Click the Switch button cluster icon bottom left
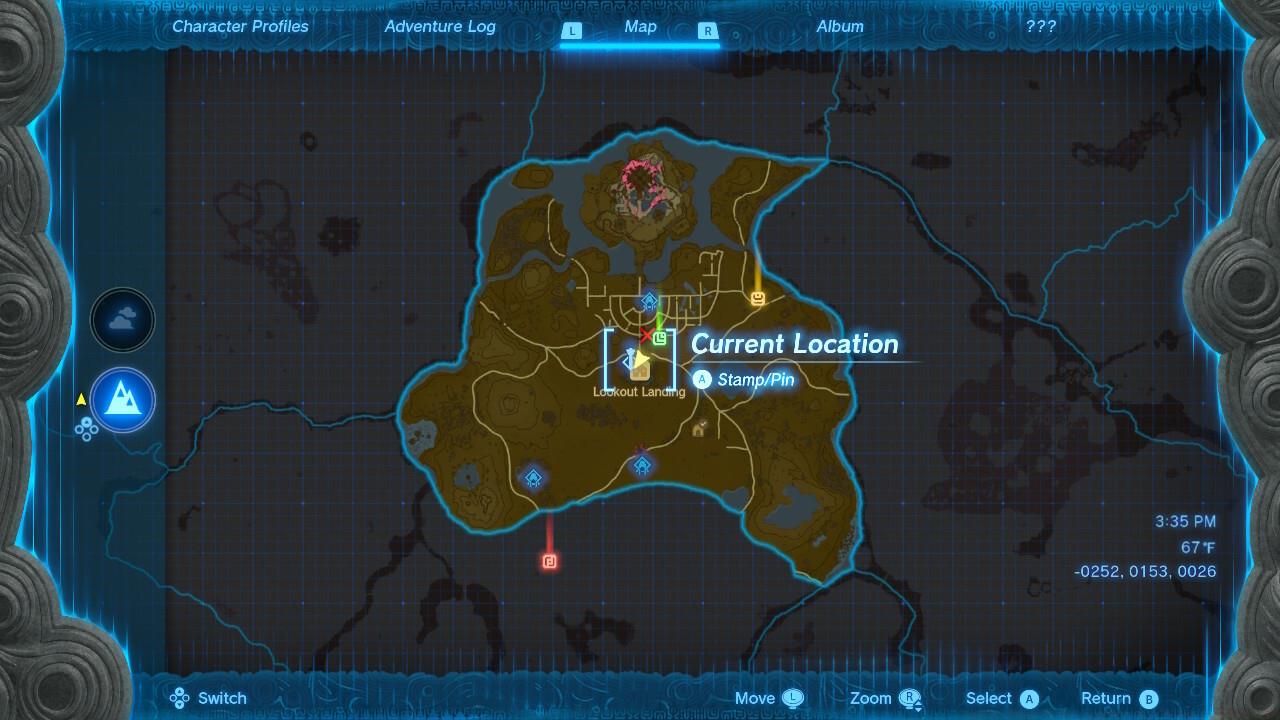Viewport: 1280px width, 720px height. pos(181,698)
